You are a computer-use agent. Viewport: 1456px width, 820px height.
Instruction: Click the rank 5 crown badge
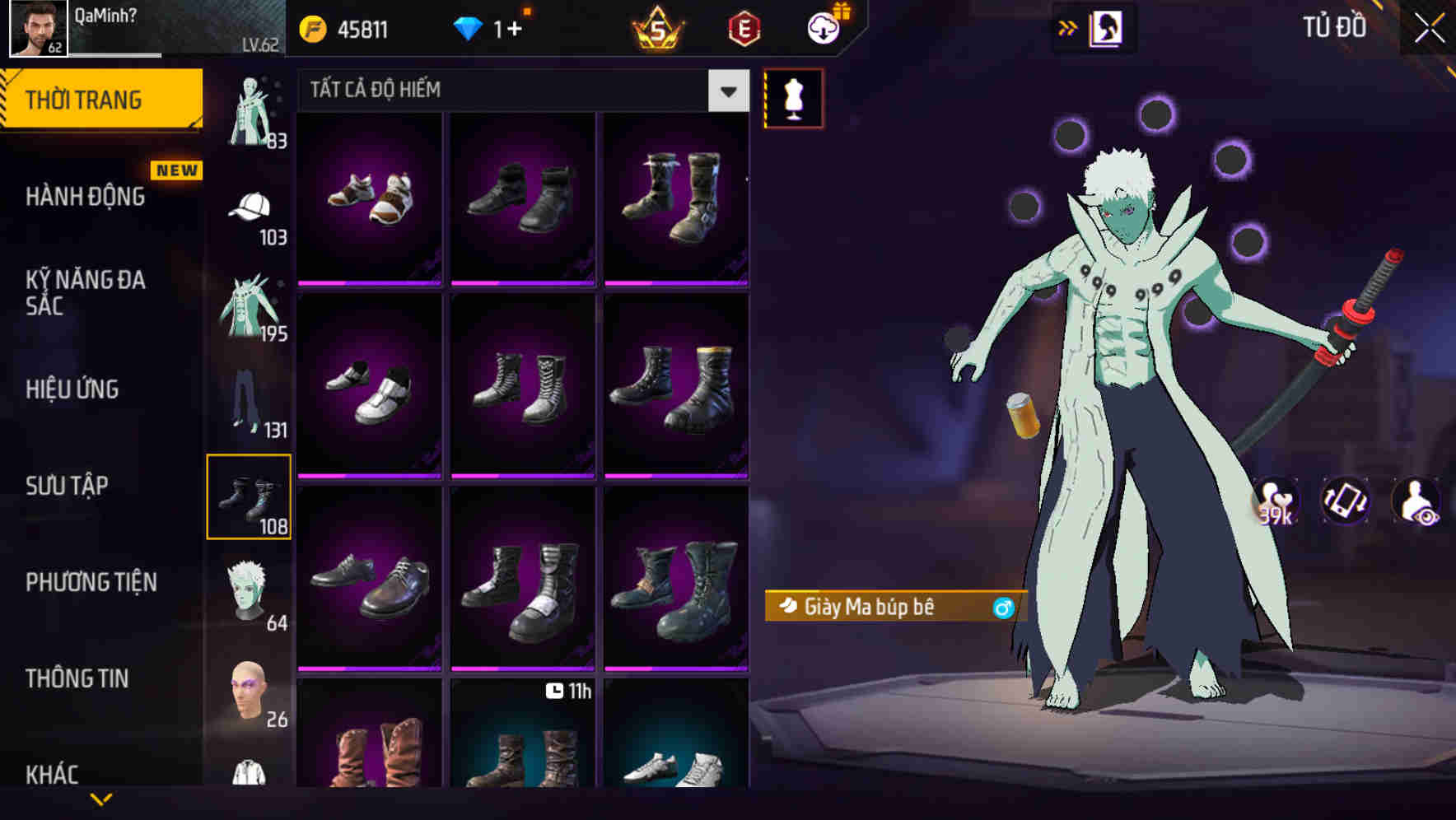coord(655,26)
